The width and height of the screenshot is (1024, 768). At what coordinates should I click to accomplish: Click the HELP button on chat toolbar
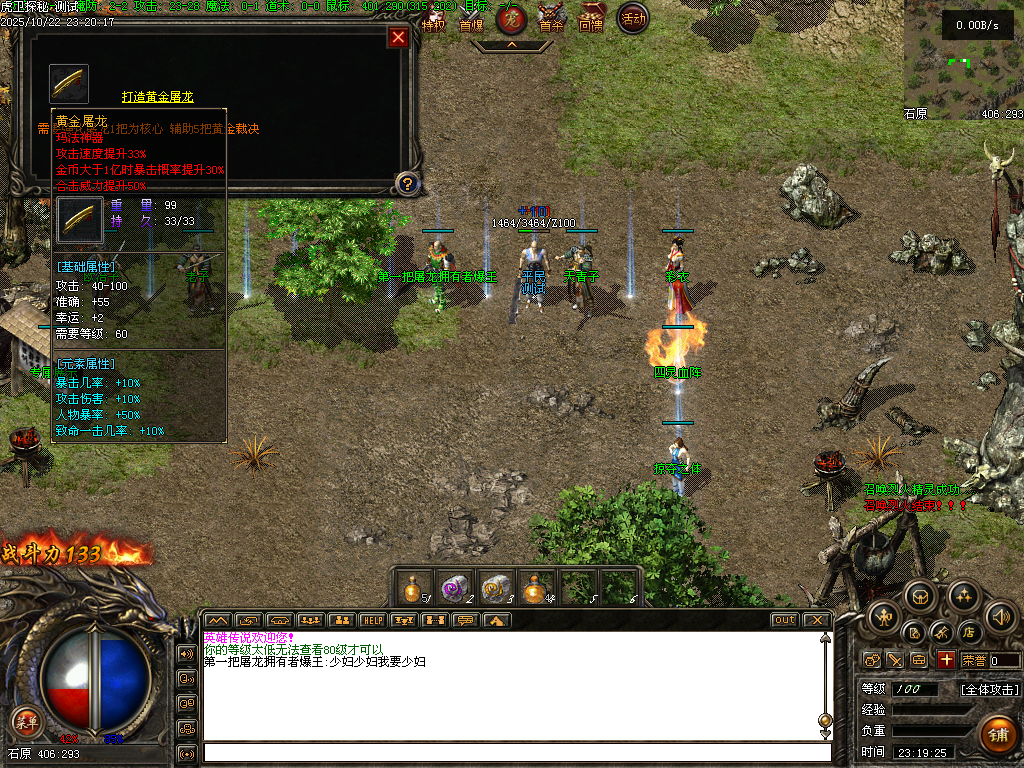tap(373, 620)
